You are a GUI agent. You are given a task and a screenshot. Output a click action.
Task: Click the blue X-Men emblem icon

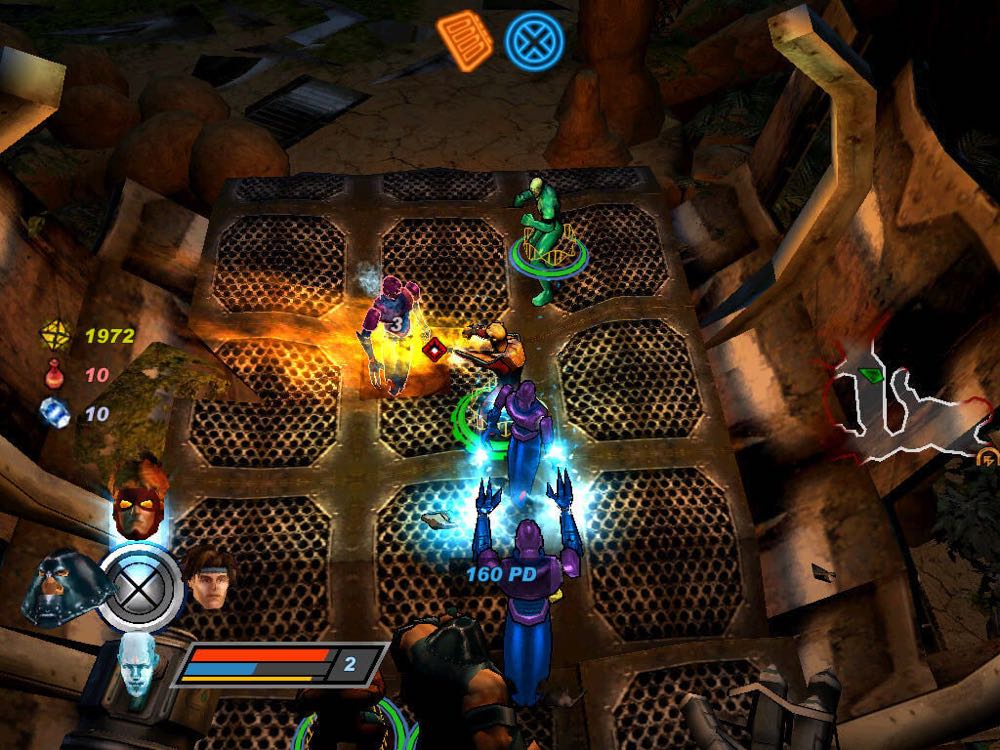(x=534, y=40)
